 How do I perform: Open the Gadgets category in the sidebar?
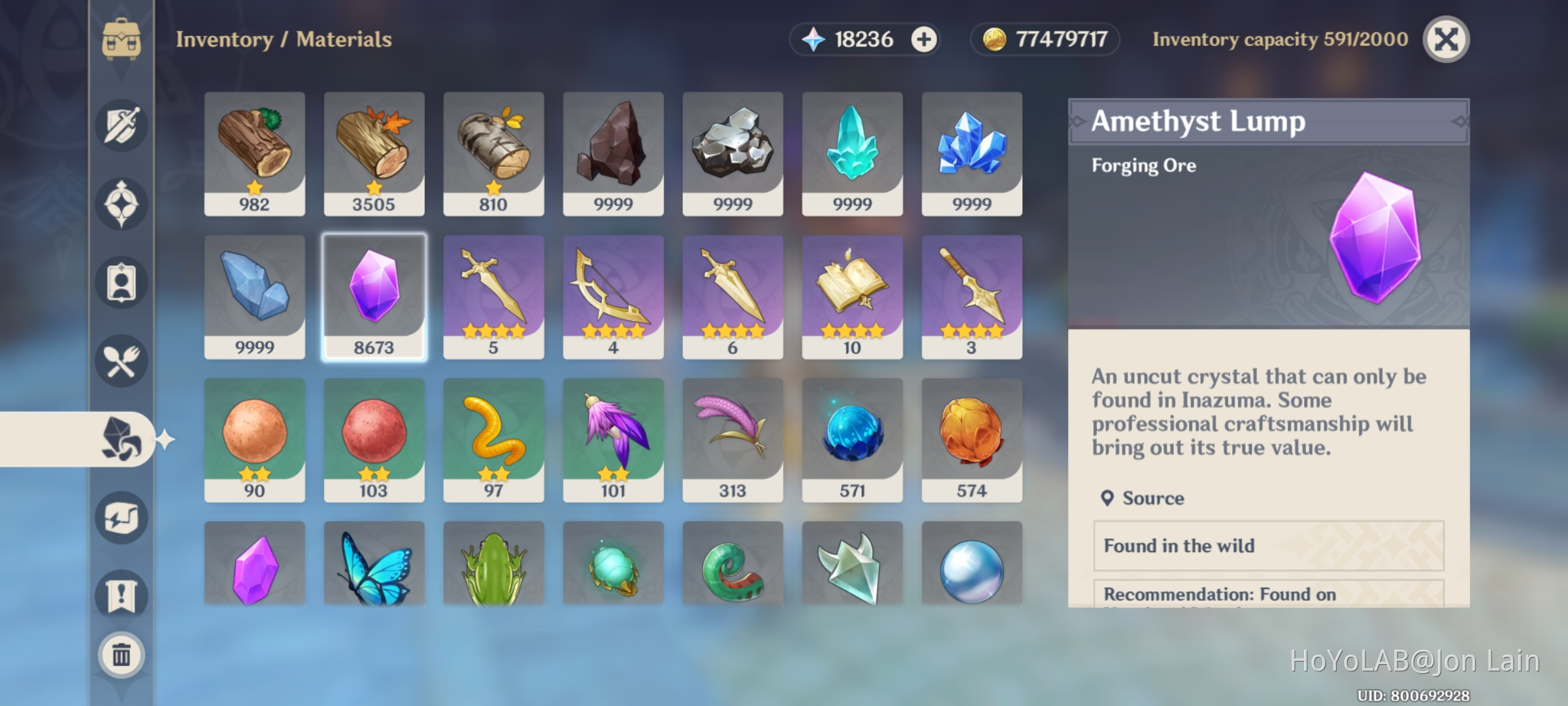pos(122,517)
